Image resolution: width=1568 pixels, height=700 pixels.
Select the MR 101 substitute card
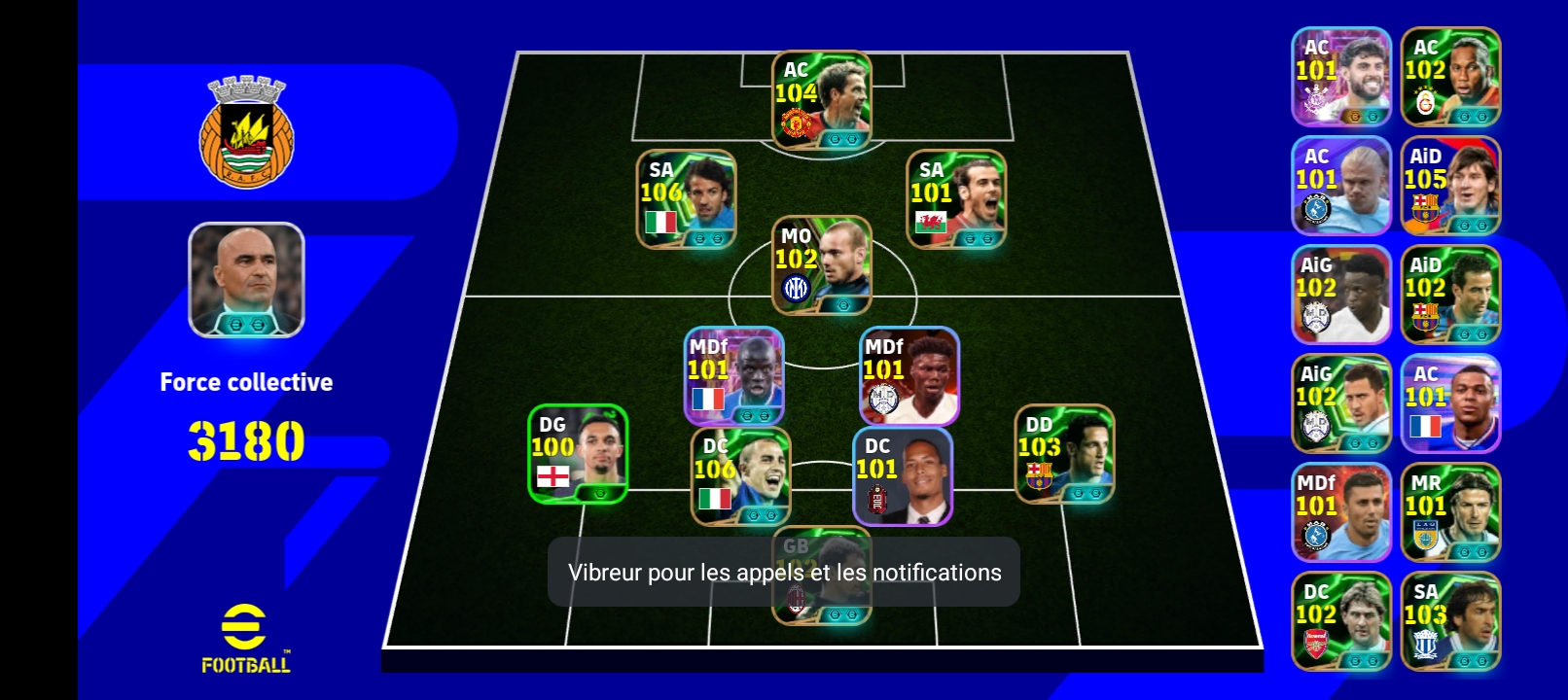point(1450,512)
